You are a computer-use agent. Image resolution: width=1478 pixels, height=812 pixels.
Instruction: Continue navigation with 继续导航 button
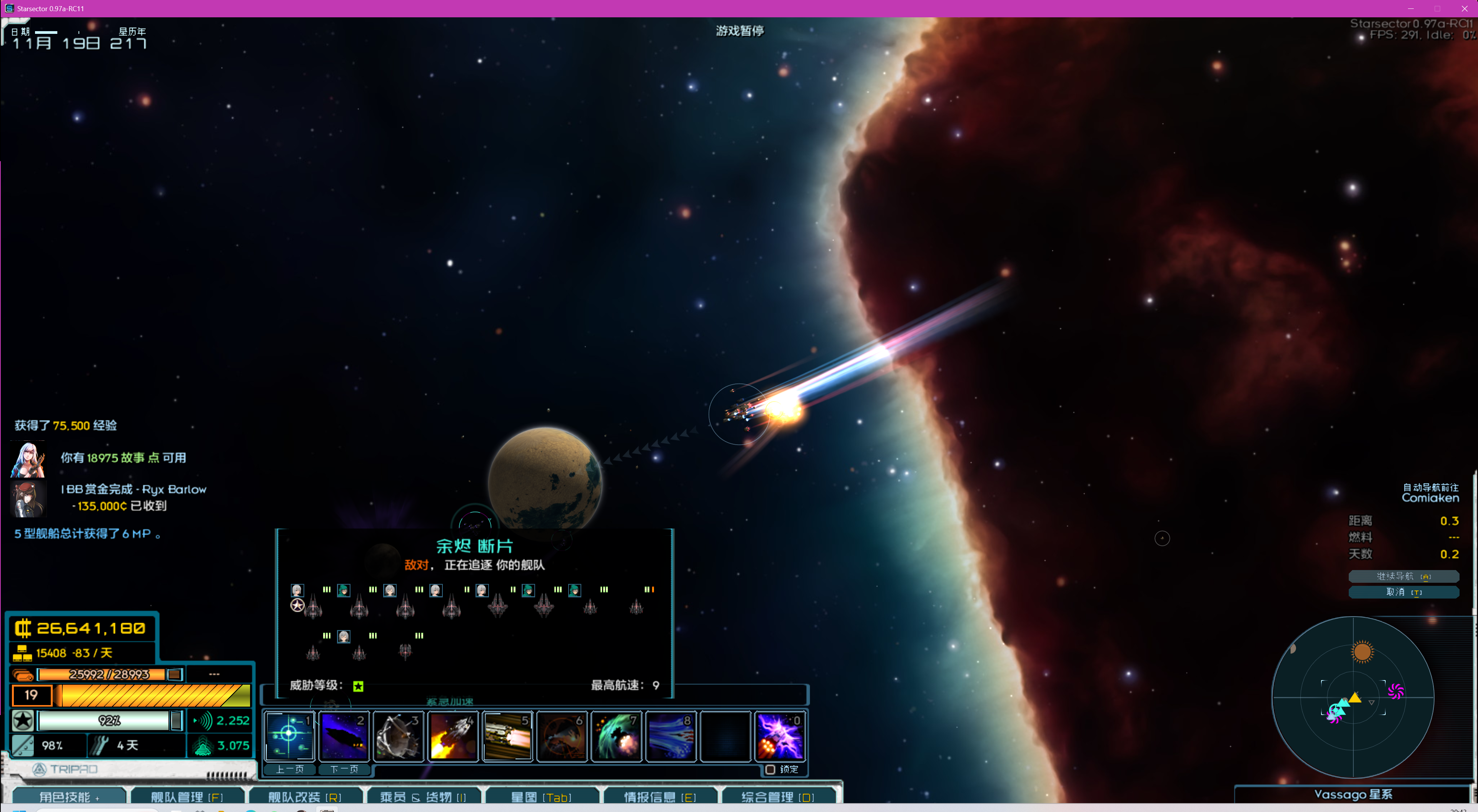pyautogui.click(x=1403, y=575)
